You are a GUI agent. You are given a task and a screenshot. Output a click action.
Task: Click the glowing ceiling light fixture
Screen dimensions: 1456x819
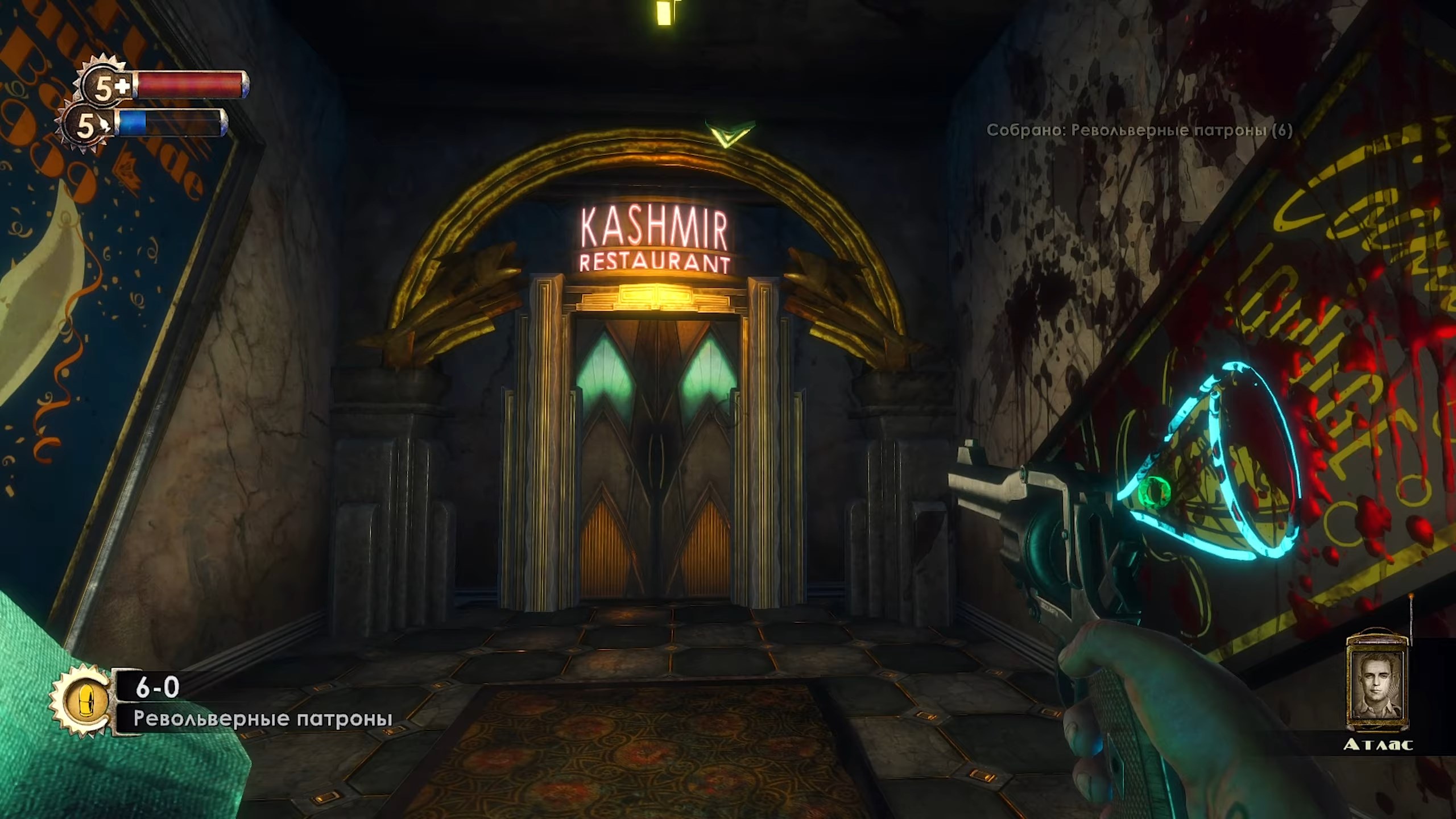(x=663, y=14)
